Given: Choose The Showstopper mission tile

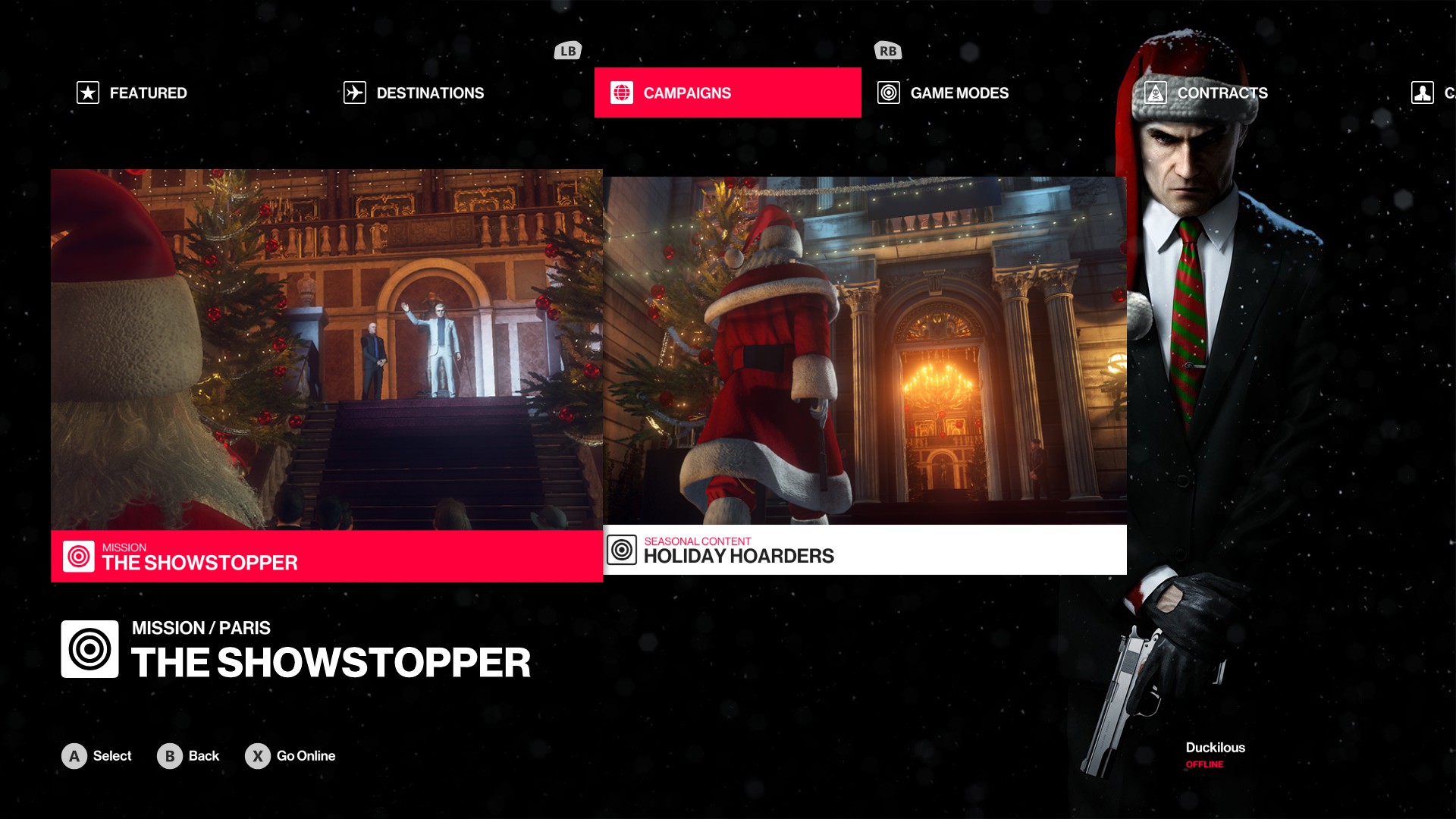Looking at the screenshot, I should pos(327,375).
